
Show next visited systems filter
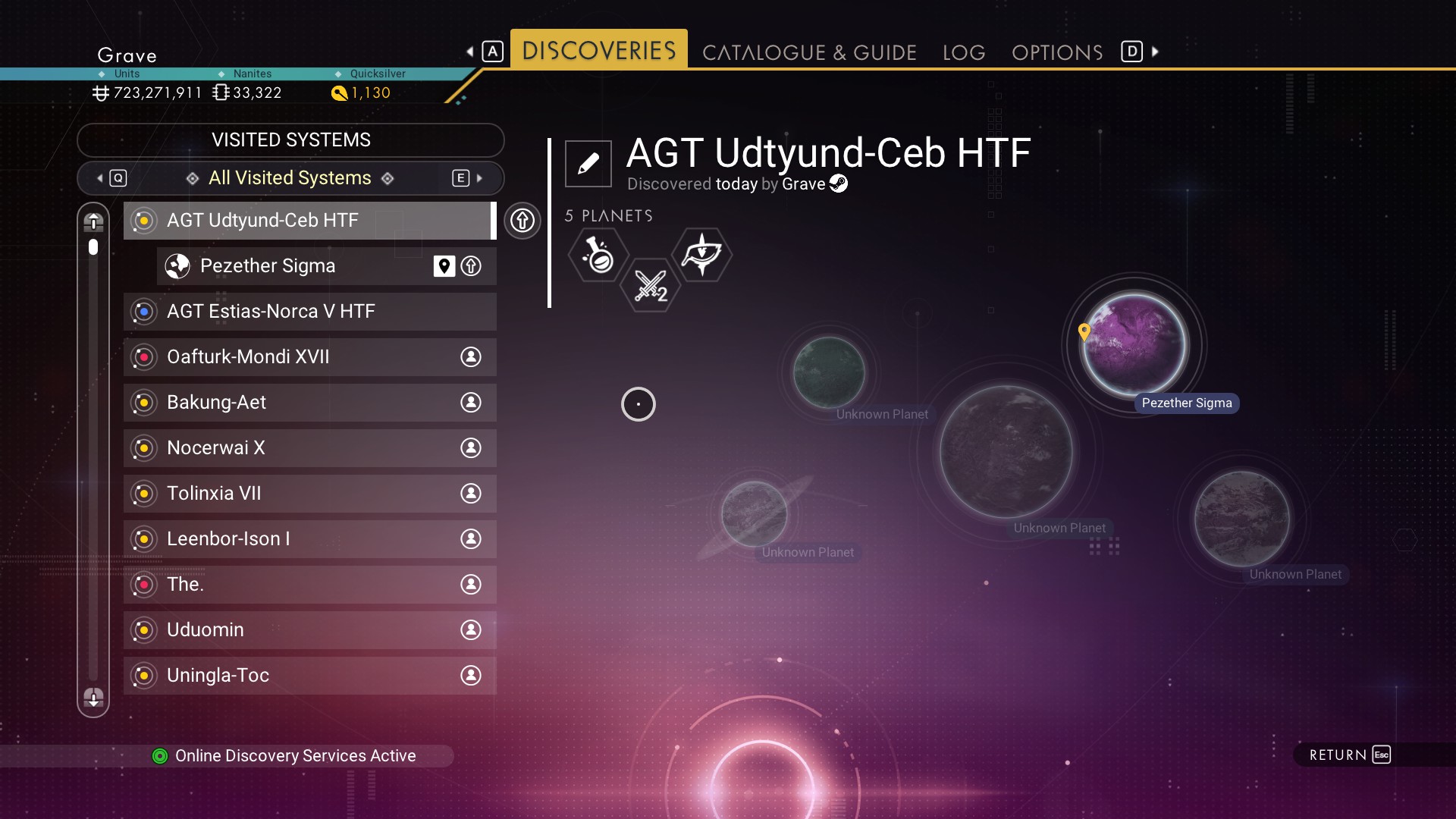click(x=469, y=178)
